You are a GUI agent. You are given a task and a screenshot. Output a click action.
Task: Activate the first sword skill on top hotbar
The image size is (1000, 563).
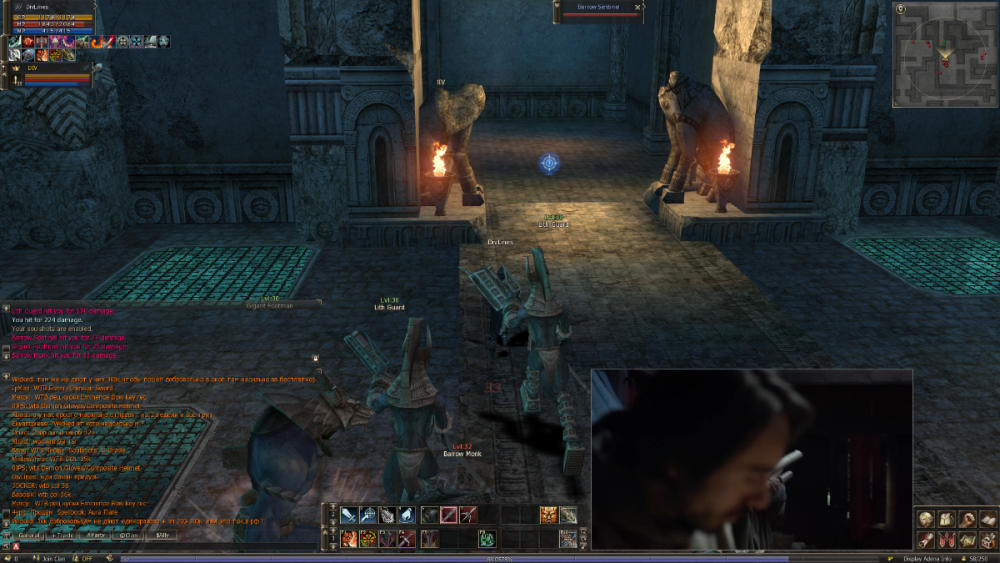point(347,516)
